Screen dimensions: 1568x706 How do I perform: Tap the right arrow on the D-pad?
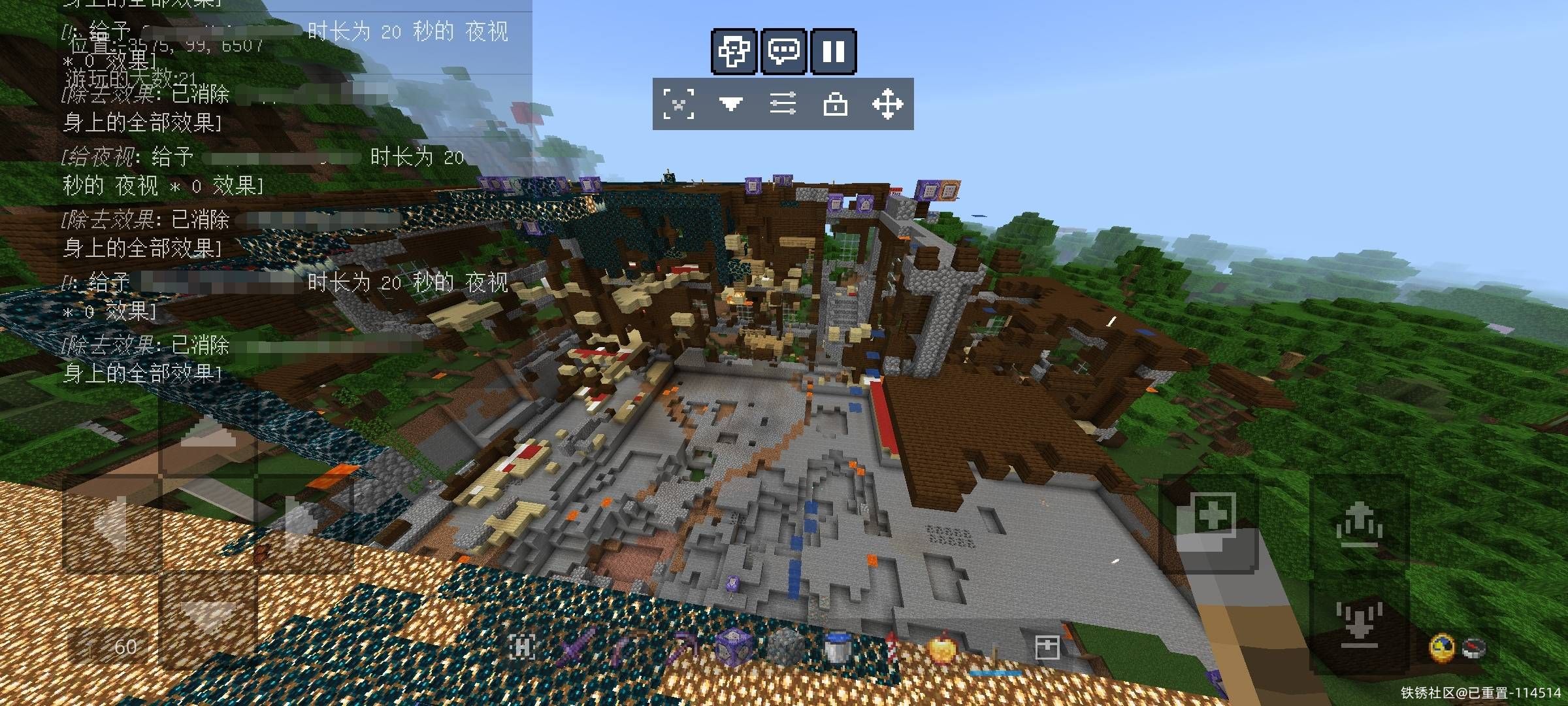(x=302, y=523)
